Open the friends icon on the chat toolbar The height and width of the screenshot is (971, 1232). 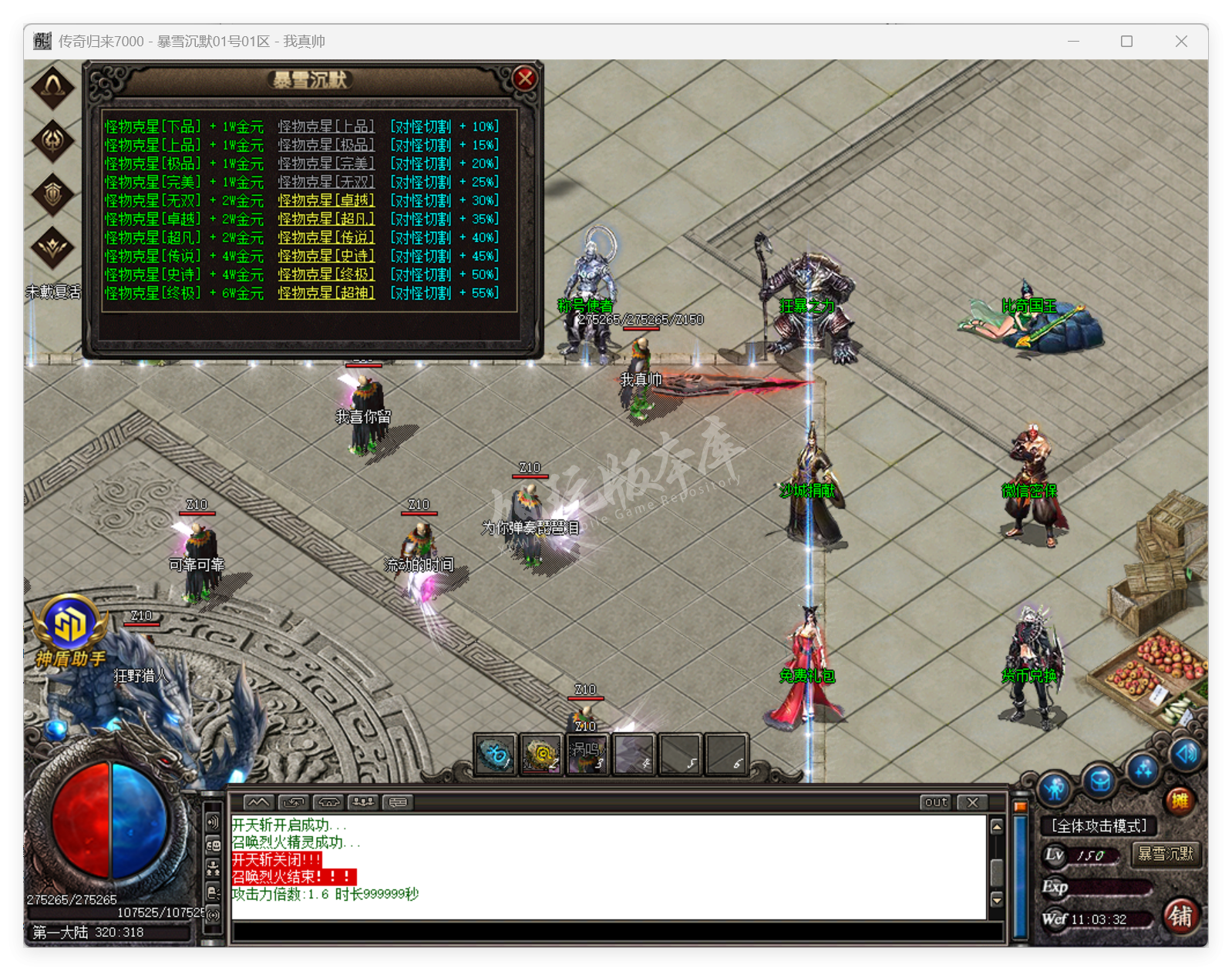pyautogui.click(x=362, y=801)
